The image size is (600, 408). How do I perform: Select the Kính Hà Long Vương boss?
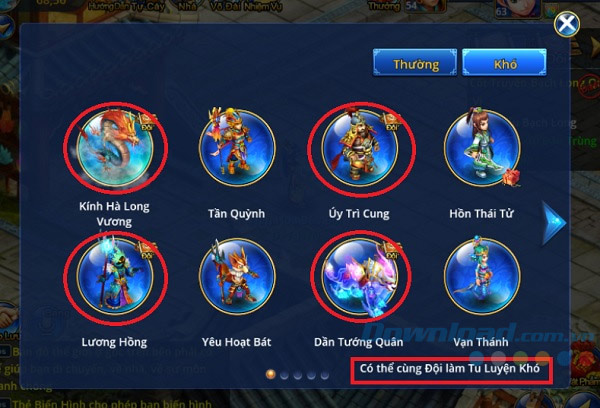[115, 148]
